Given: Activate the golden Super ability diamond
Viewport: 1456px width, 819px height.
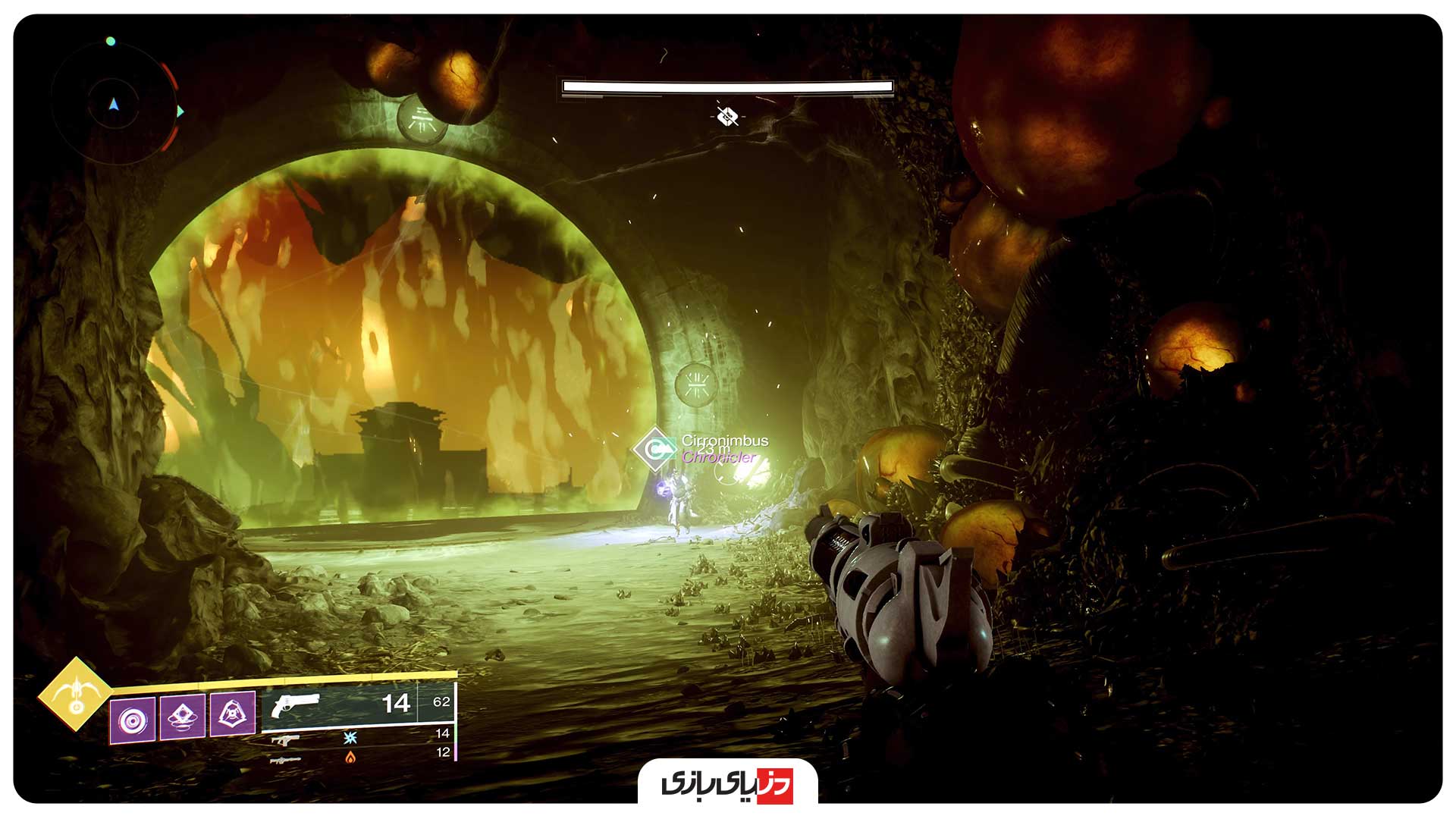Looking at the screenshot, I should (x=75, y=694).
